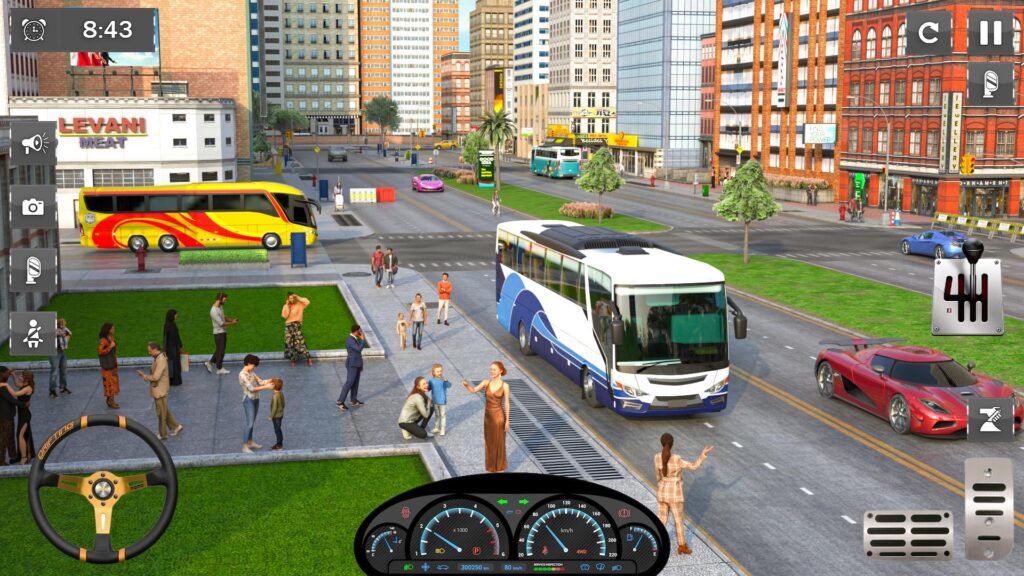
Task: Switch view using the camera button
Action: [33, 207]
